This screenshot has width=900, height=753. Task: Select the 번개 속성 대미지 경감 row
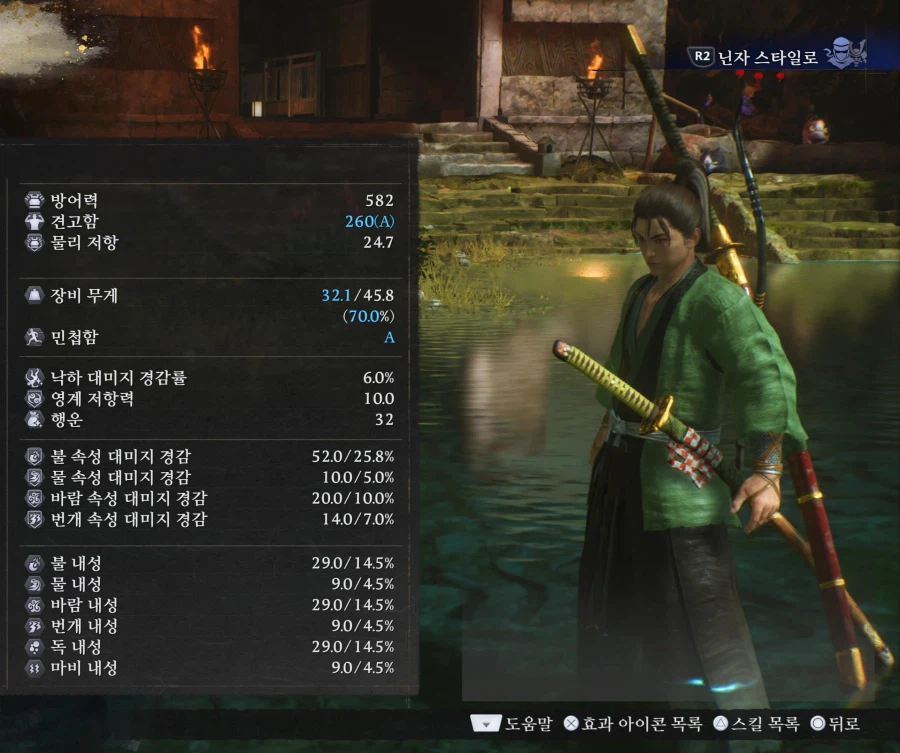[x=208, y=519]
